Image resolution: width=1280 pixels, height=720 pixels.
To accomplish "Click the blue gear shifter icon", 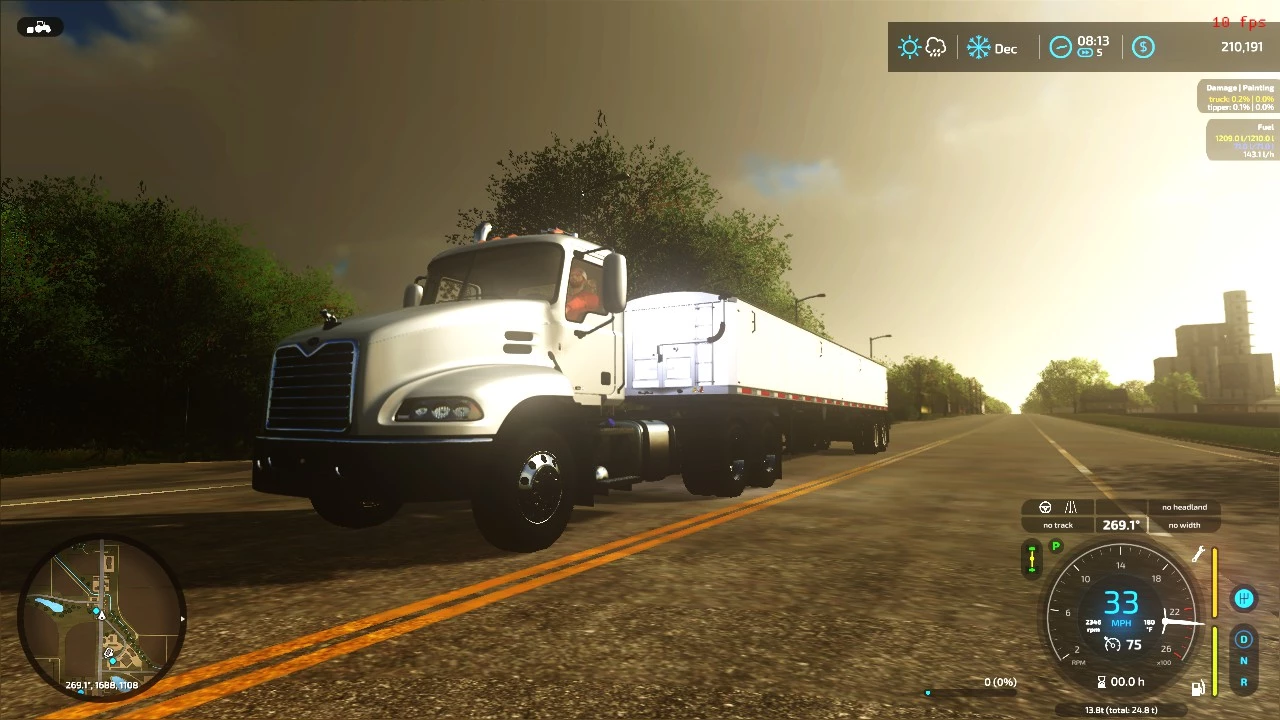I will [x=1244, y=599].
